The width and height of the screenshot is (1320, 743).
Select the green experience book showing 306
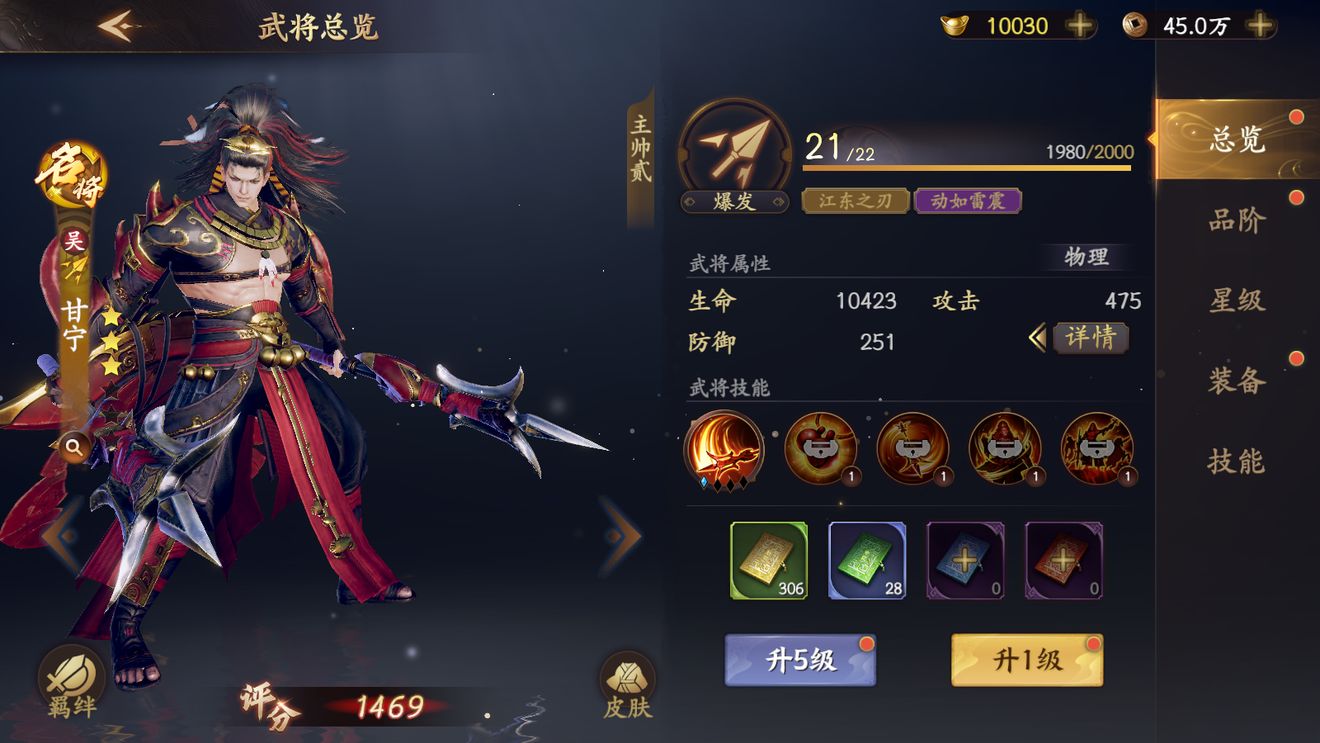pyautogui.click(x=770, y=560)
